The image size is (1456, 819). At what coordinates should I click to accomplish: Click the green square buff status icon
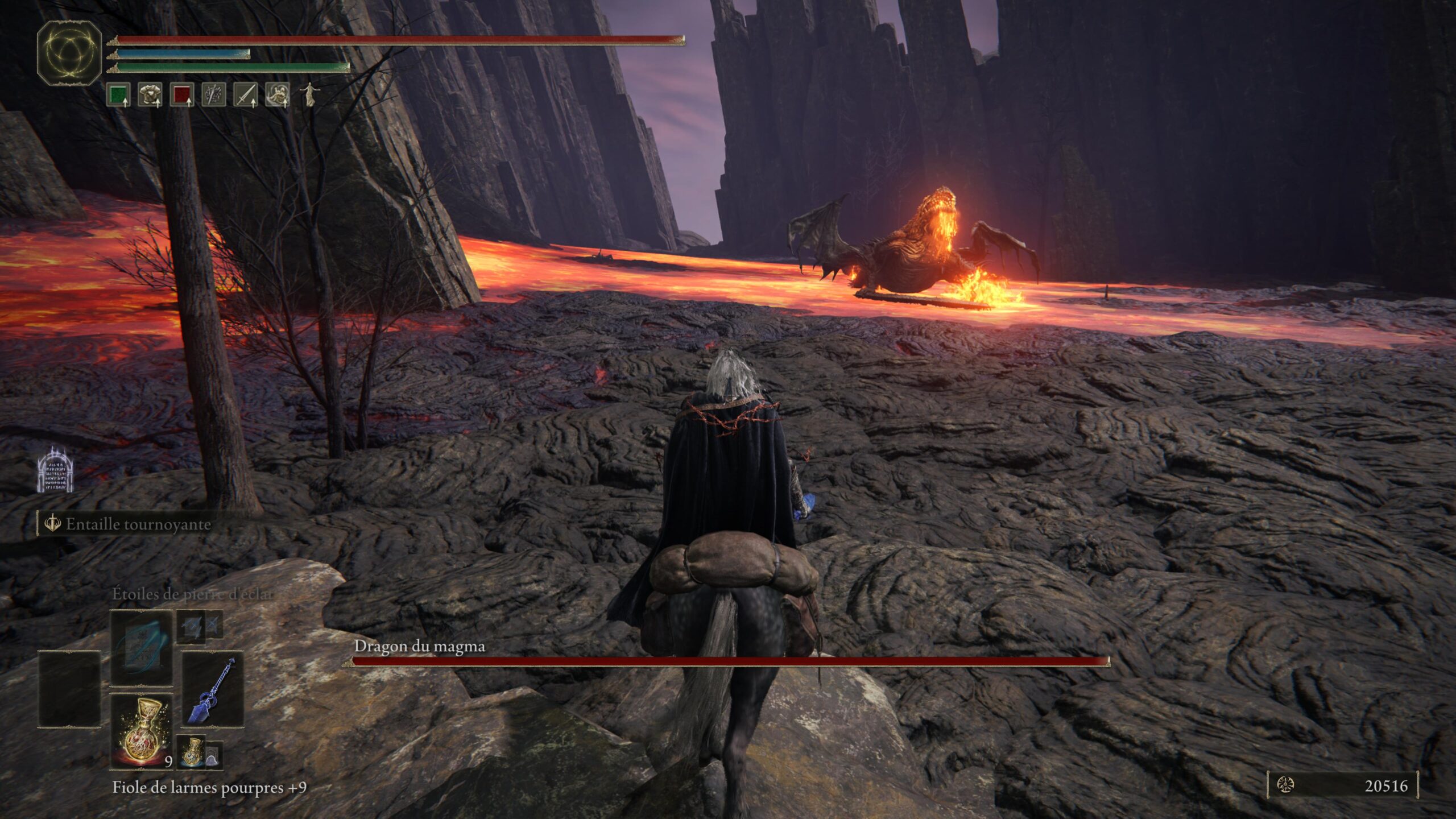click(x=118, y=94)
